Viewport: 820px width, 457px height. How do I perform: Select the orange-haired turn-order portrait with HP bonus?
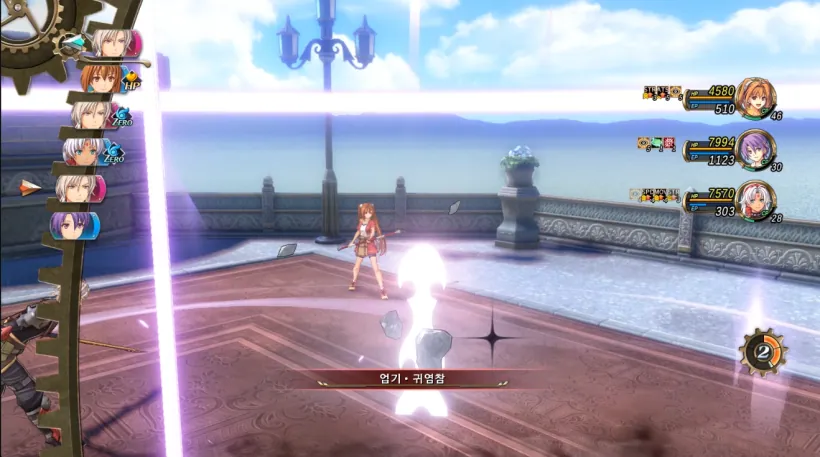pyautogui.click(x=103, y=78)
